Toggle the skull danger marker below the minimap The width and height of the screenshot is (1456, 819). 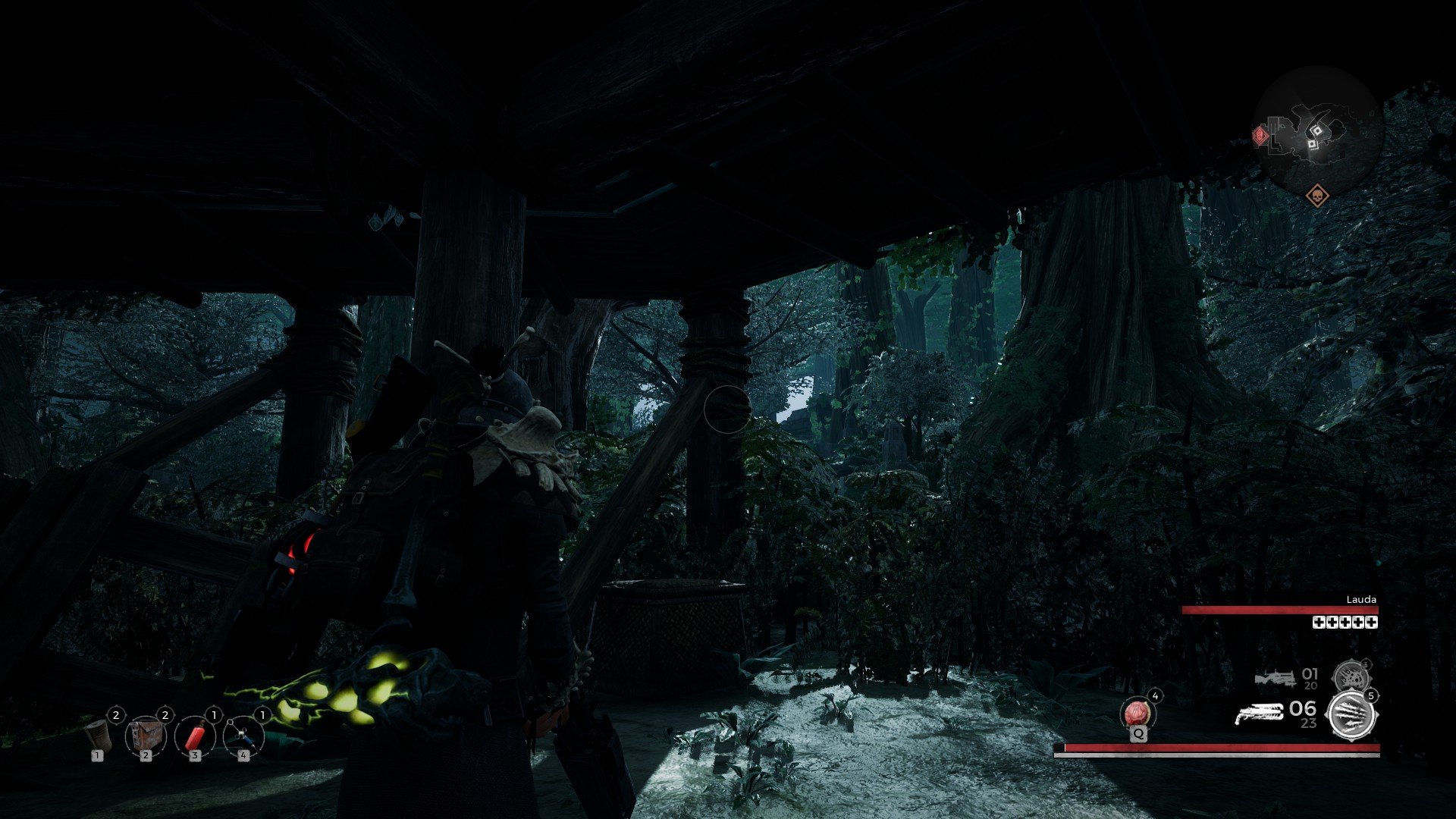pyautogui.click(x=1318, y=196)
